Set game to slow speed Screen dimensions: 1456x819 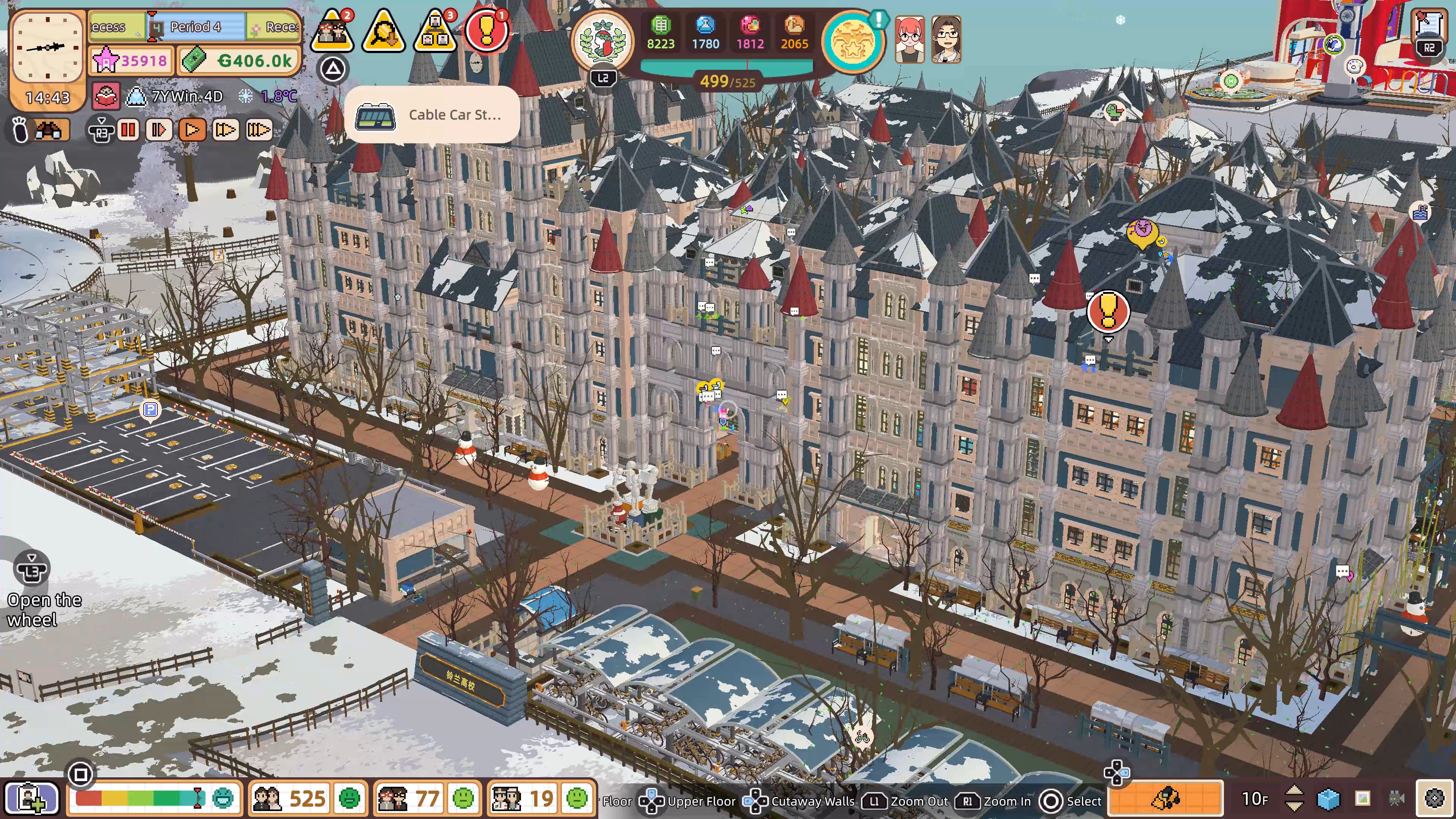tap(159, 130)
